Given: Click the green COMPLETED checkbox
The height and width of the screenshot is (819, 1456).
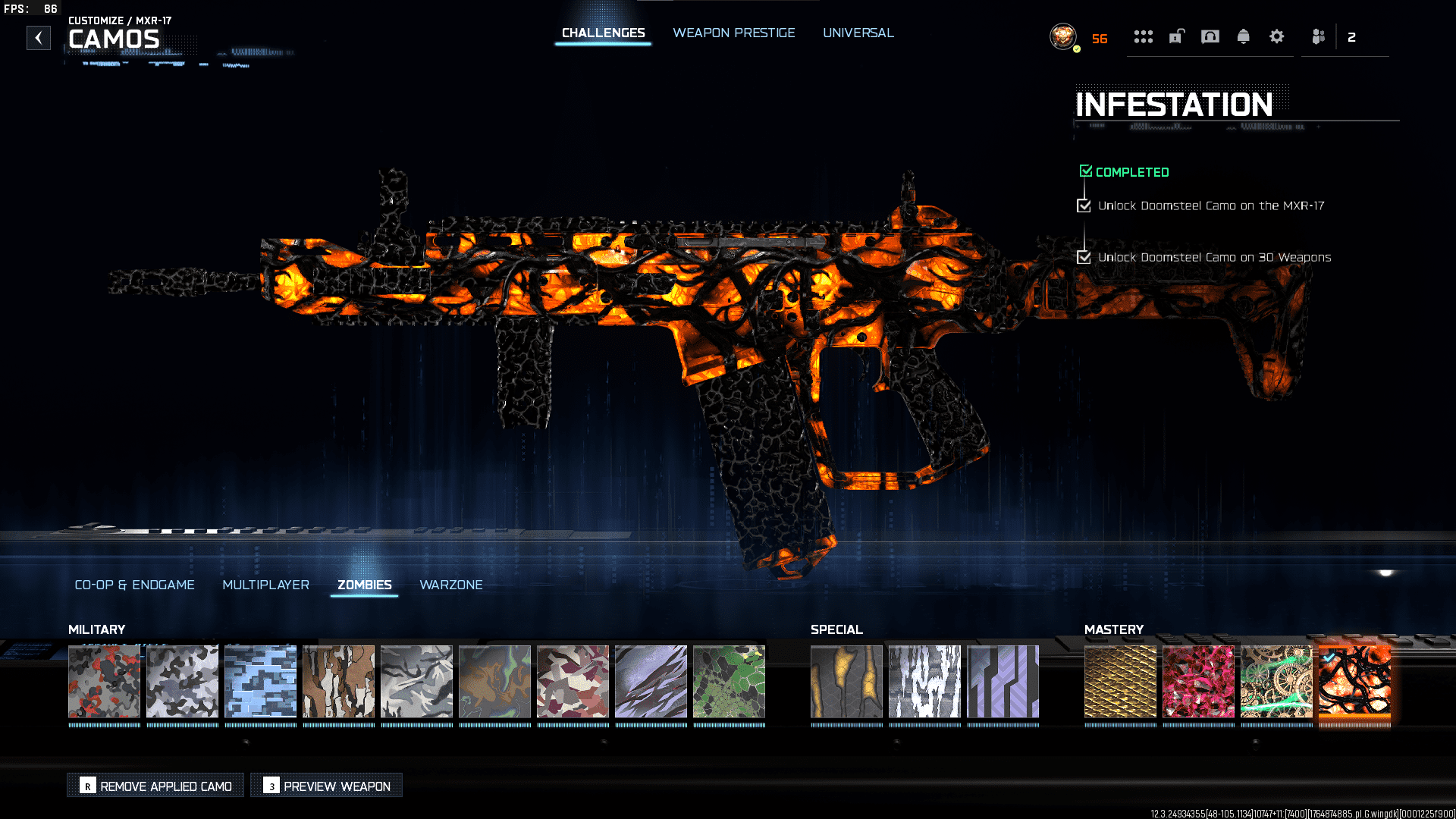Looking at the screenshot, I should tap(1086, 170).
